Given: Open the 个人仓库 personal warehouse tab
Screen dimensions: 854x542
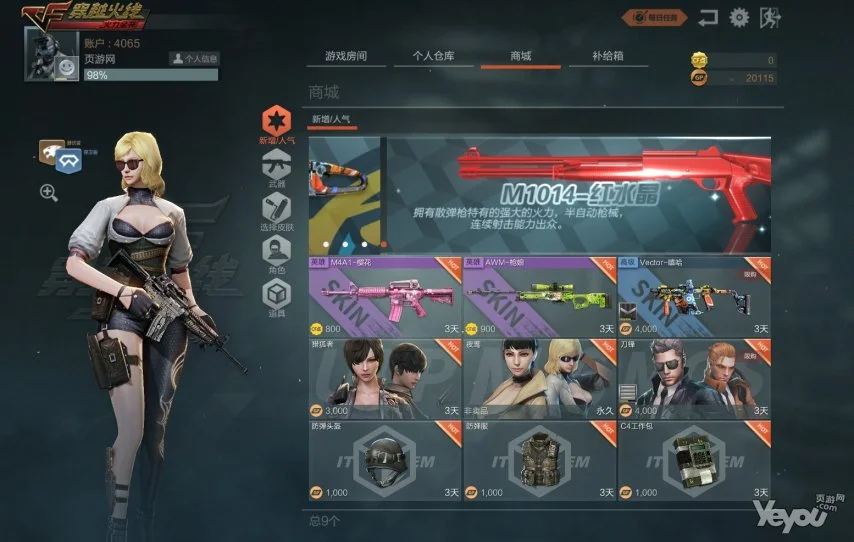Looking at the screenshot, I should tap(433, 57).
